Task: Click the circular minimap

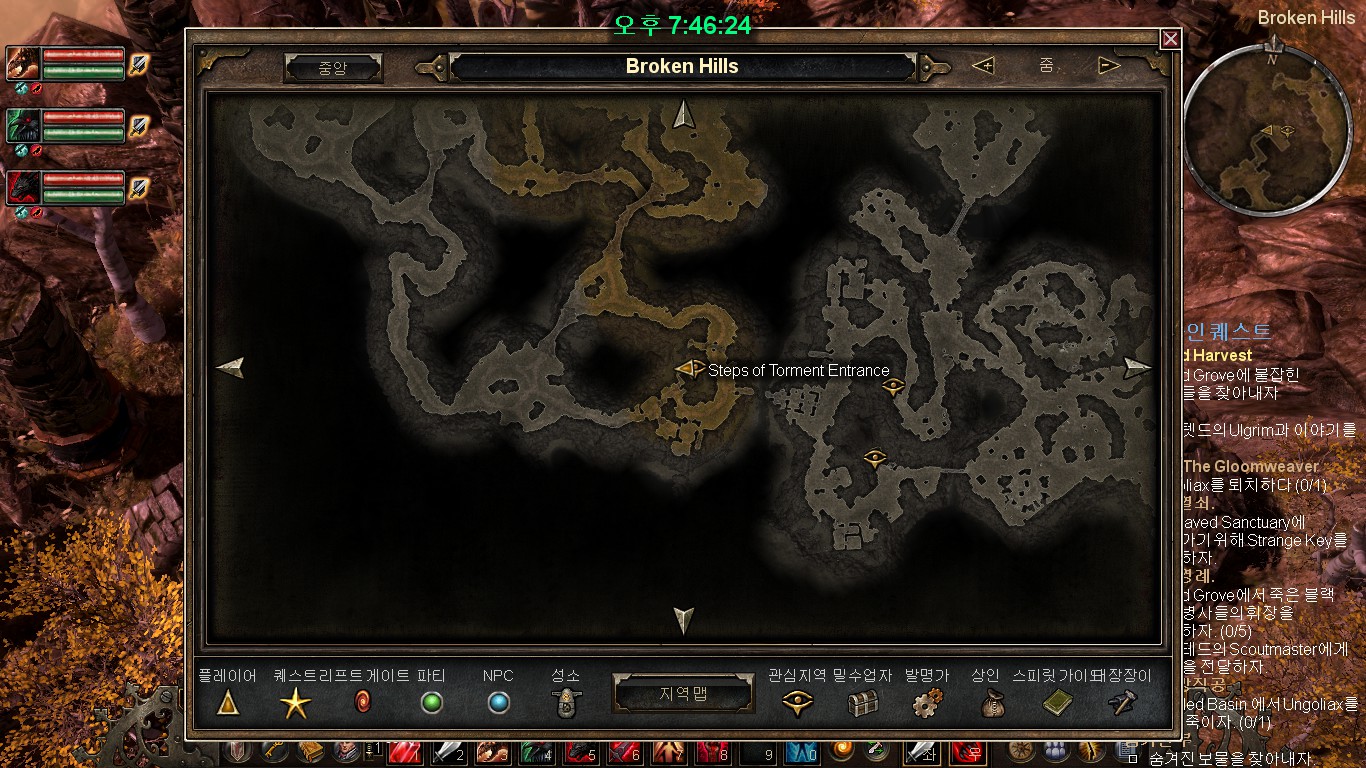Action: tap(1267, 130)
